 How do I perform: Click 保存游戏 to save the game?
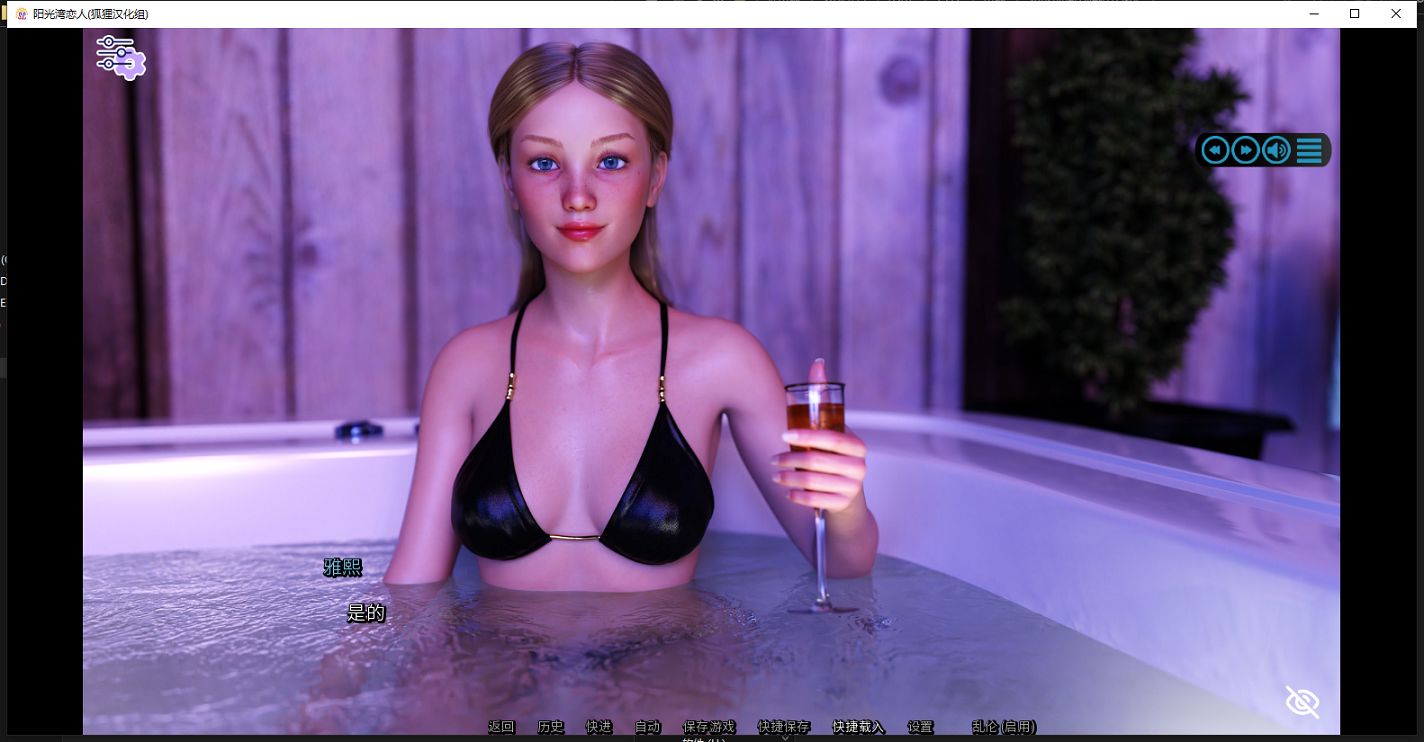click(x=709, y=727)
